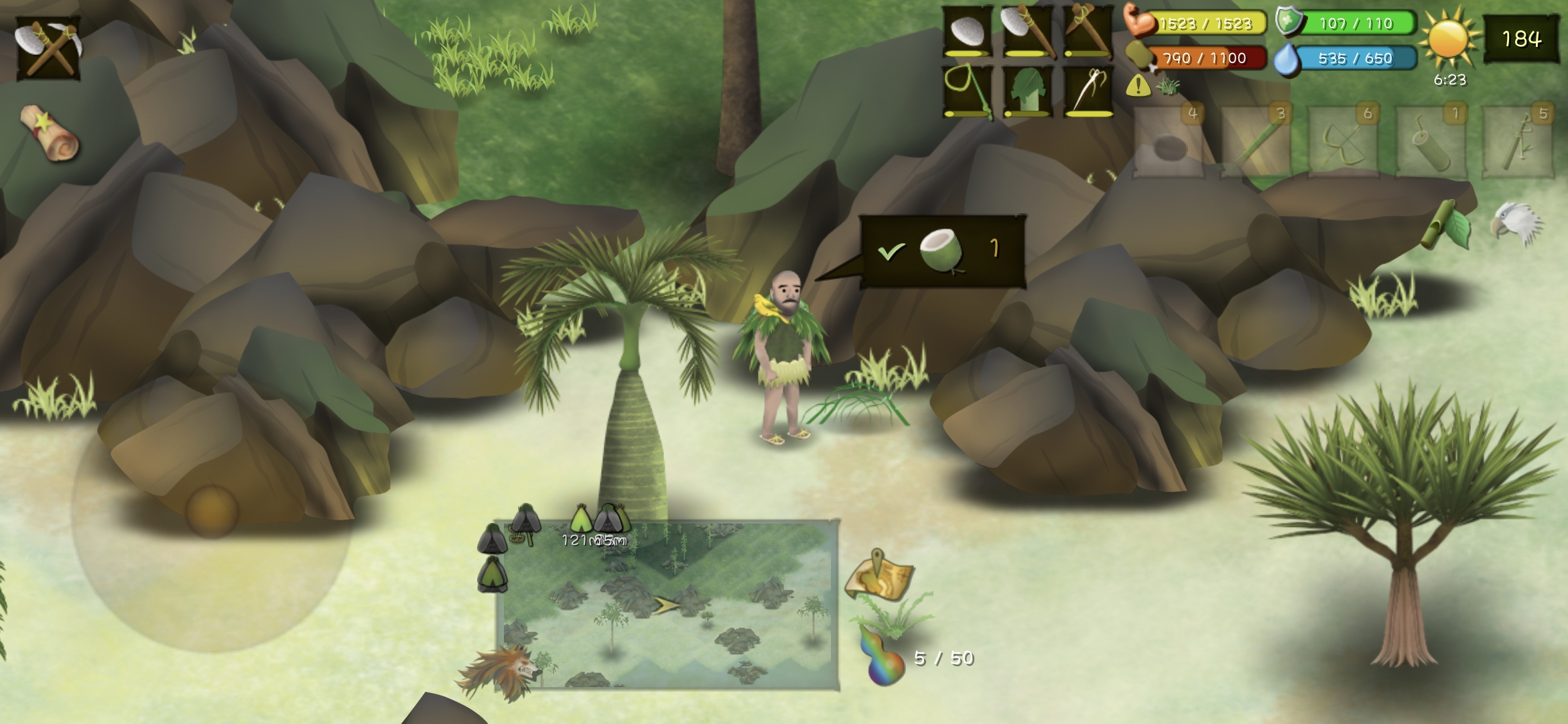This screenshot has width=1568, height=724.
Task: Select the green snare net slot
Action: tap(967, 90)
